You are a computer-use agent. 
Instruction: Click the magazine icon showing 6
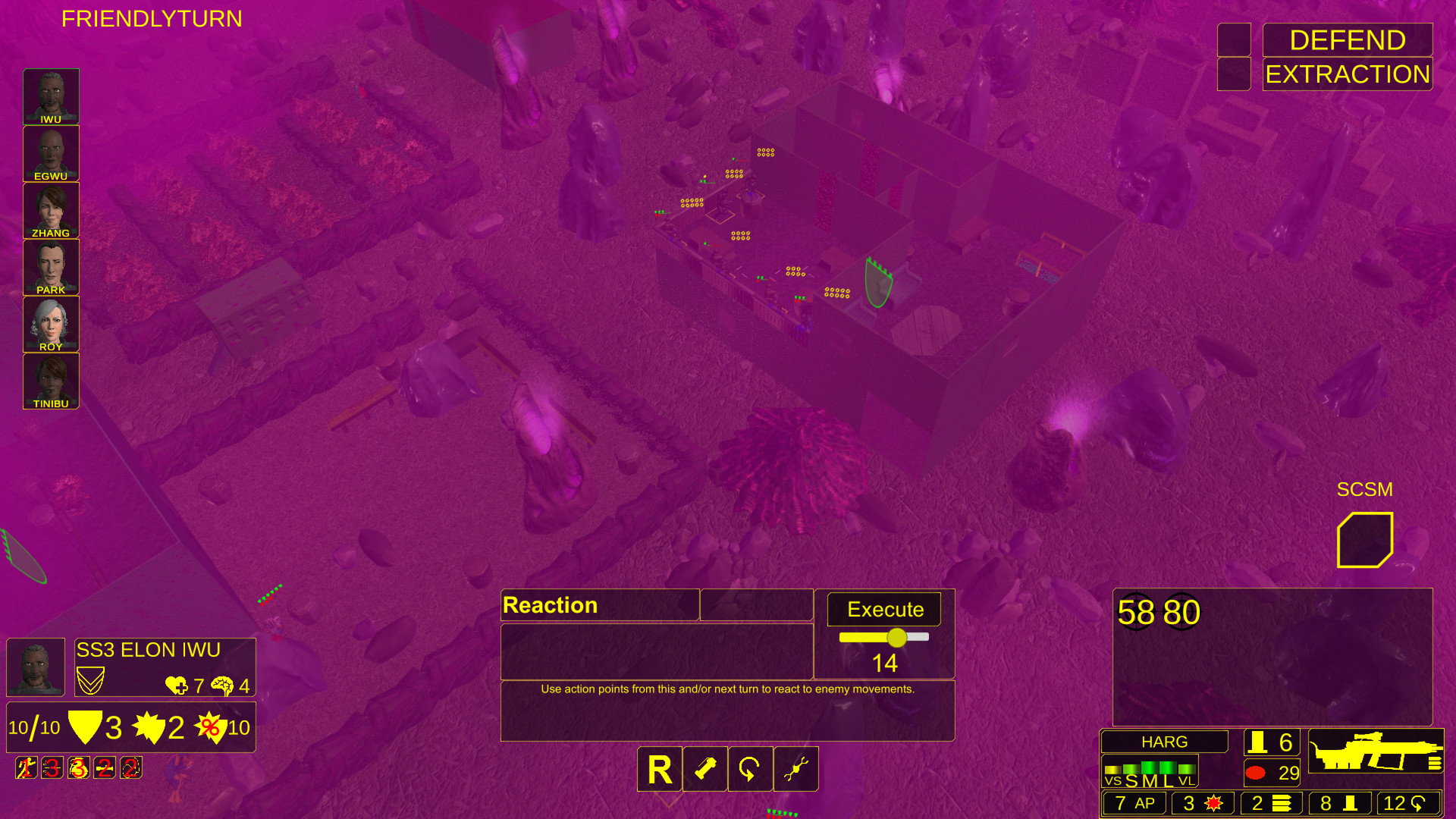point(1271,741)
